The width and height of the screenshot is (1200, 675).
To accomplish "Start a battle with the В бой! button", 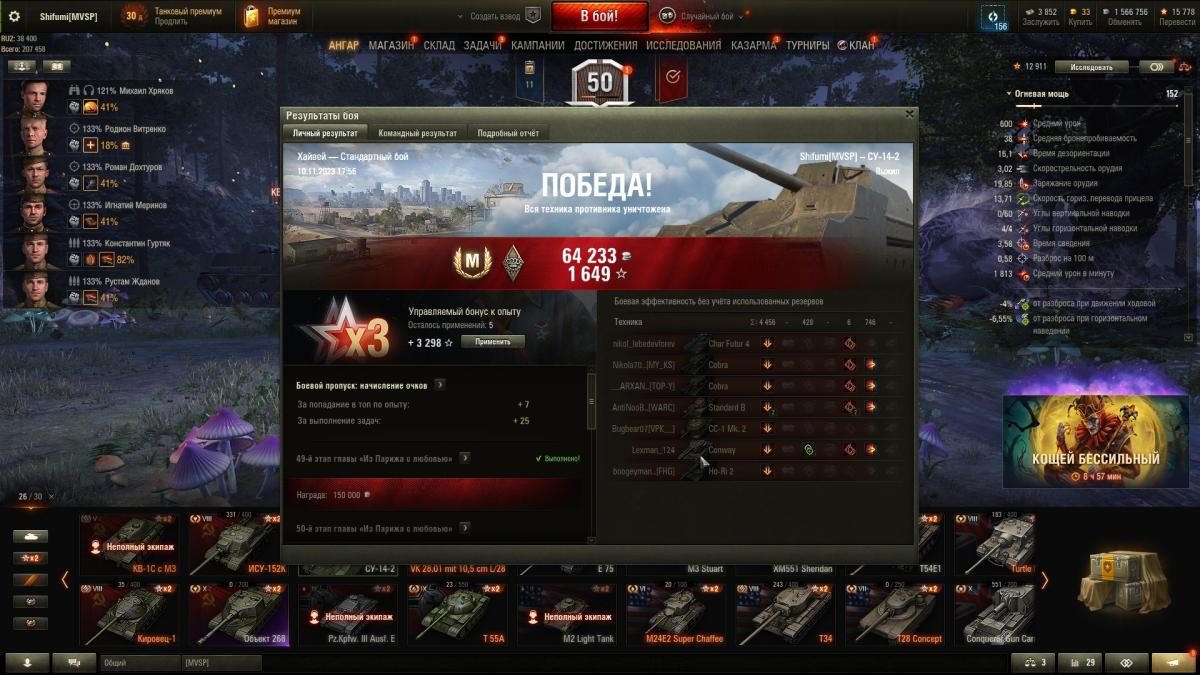I will tap(599, 16).
